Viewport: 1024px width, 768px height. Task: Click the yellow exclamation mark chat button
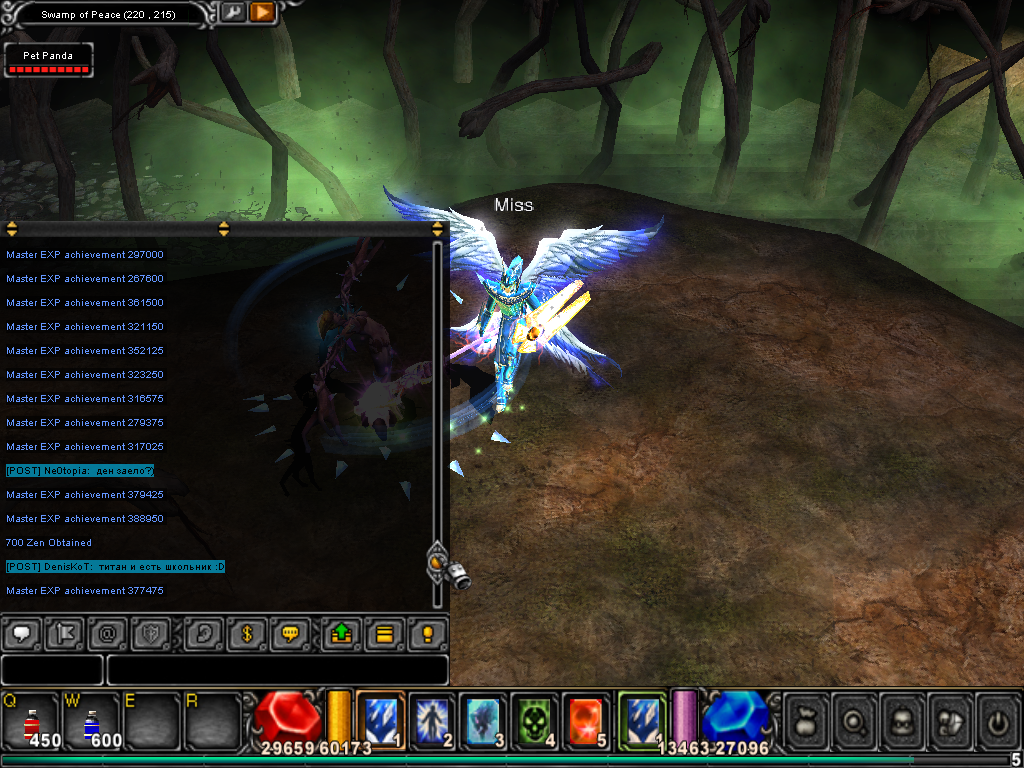428,633
